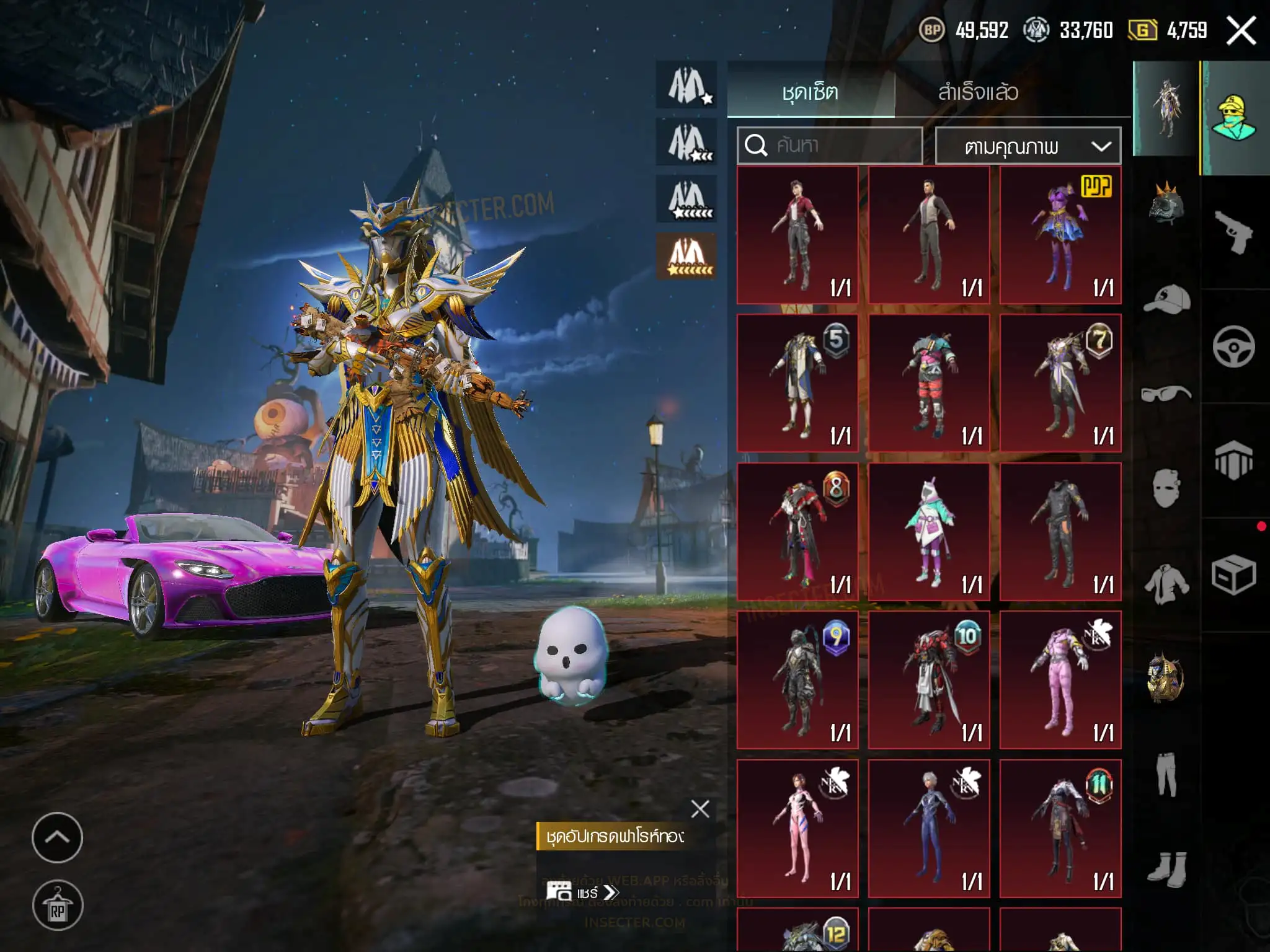Open the สำเร็จแล้ว completed tab
1270x952 pixels.
pos(978,92)
